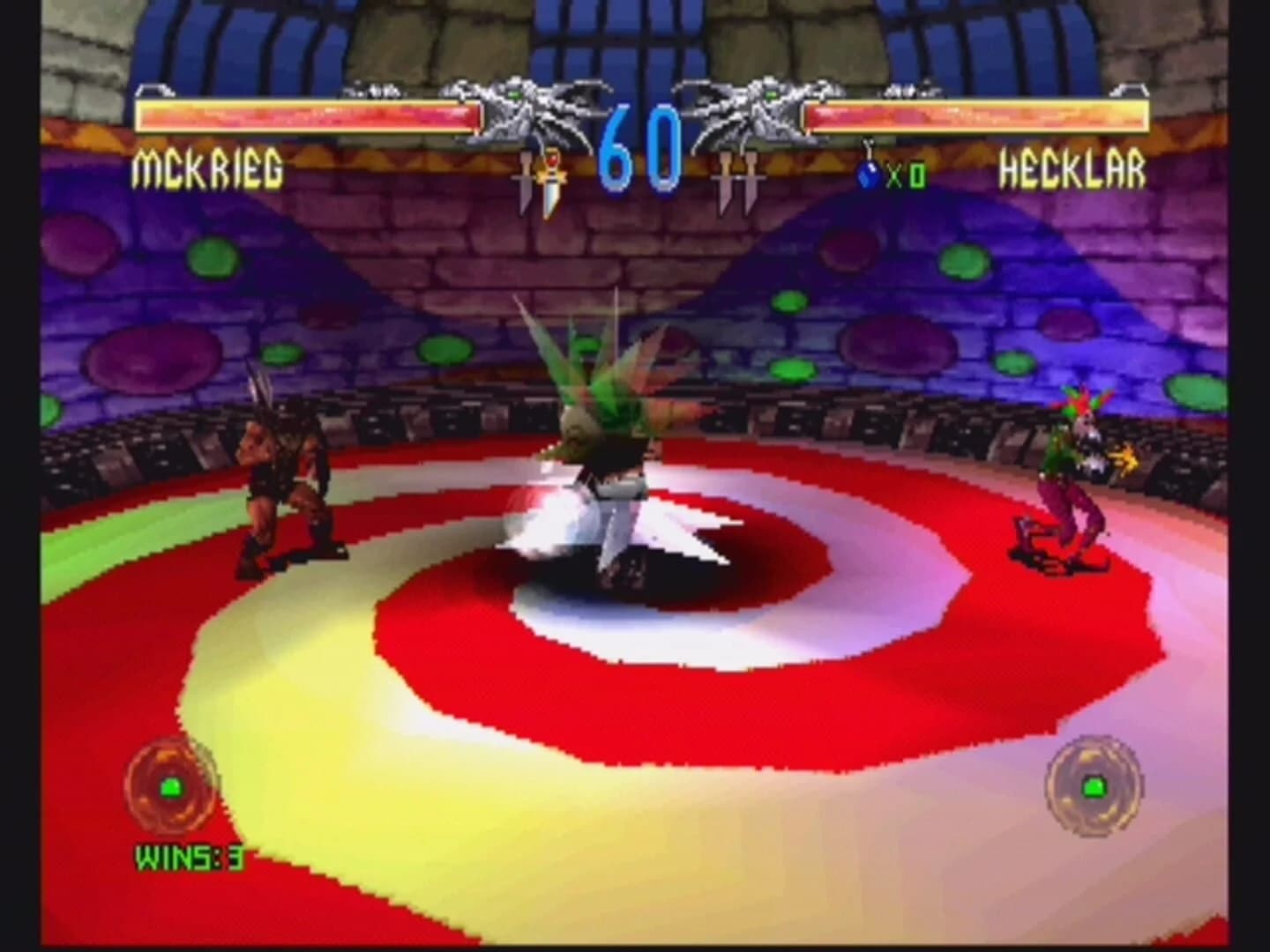The image size is (1270, 952).
Task: Click the right dagger under HECKLAR's gargoyle
Action: [752, 178]
